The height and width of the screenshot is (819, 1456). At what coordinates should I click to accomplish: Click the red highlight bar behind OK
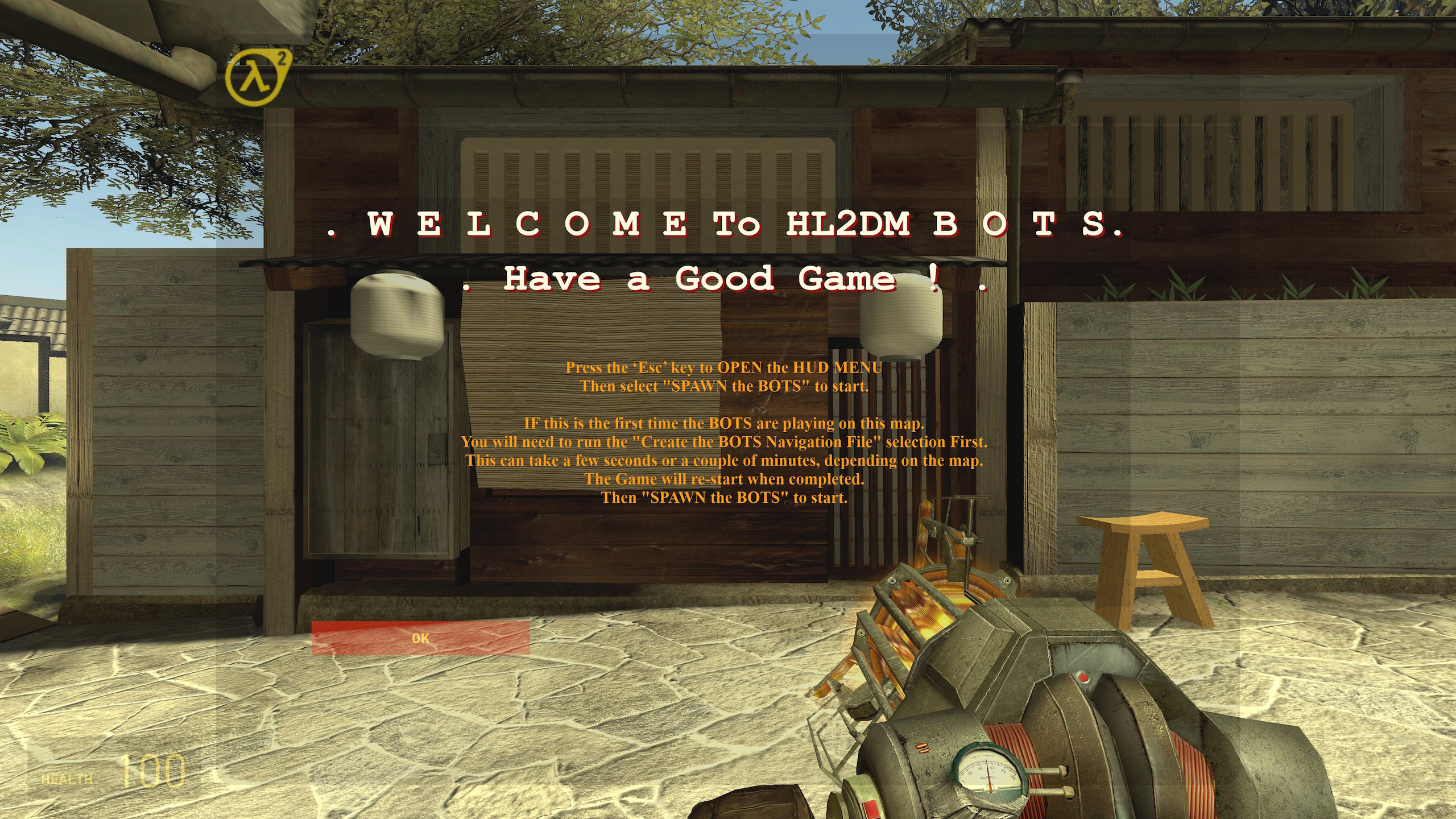pos(420,638)
